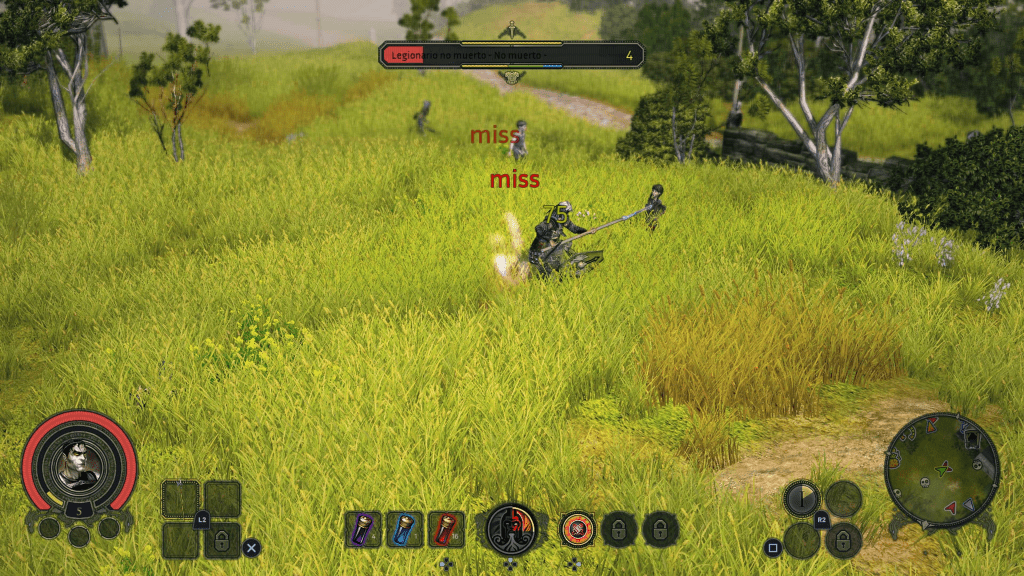
Task: Activate the red circular combat art
Action: click(577, 528)
